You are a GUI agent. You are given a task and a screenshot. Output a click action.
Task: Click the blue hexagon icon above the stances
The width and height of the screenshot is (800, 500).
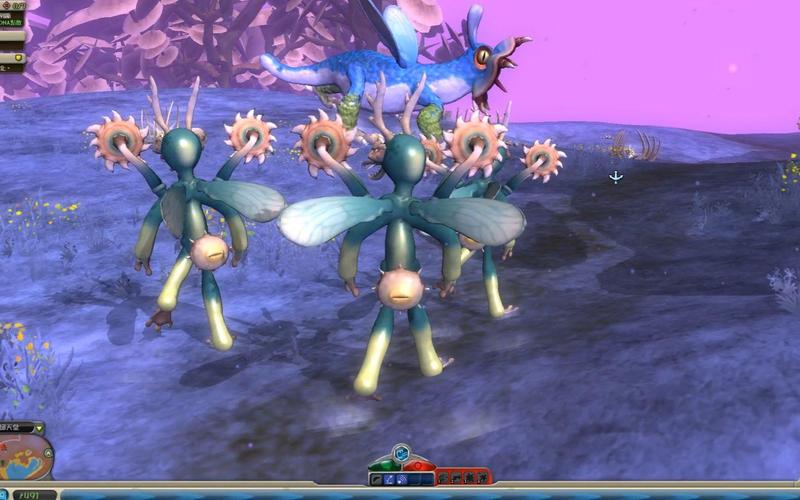(401, 453)
